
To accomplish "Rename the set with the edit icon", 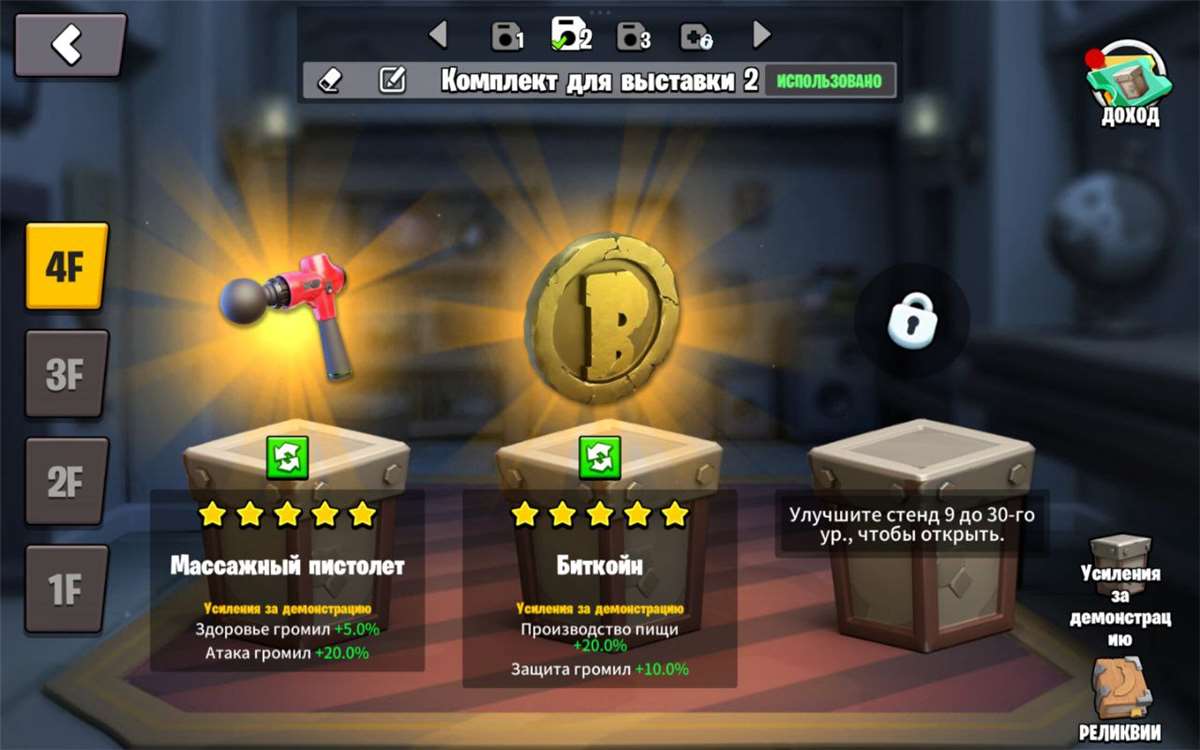I will pyautogui.click(x=392, y=81).
